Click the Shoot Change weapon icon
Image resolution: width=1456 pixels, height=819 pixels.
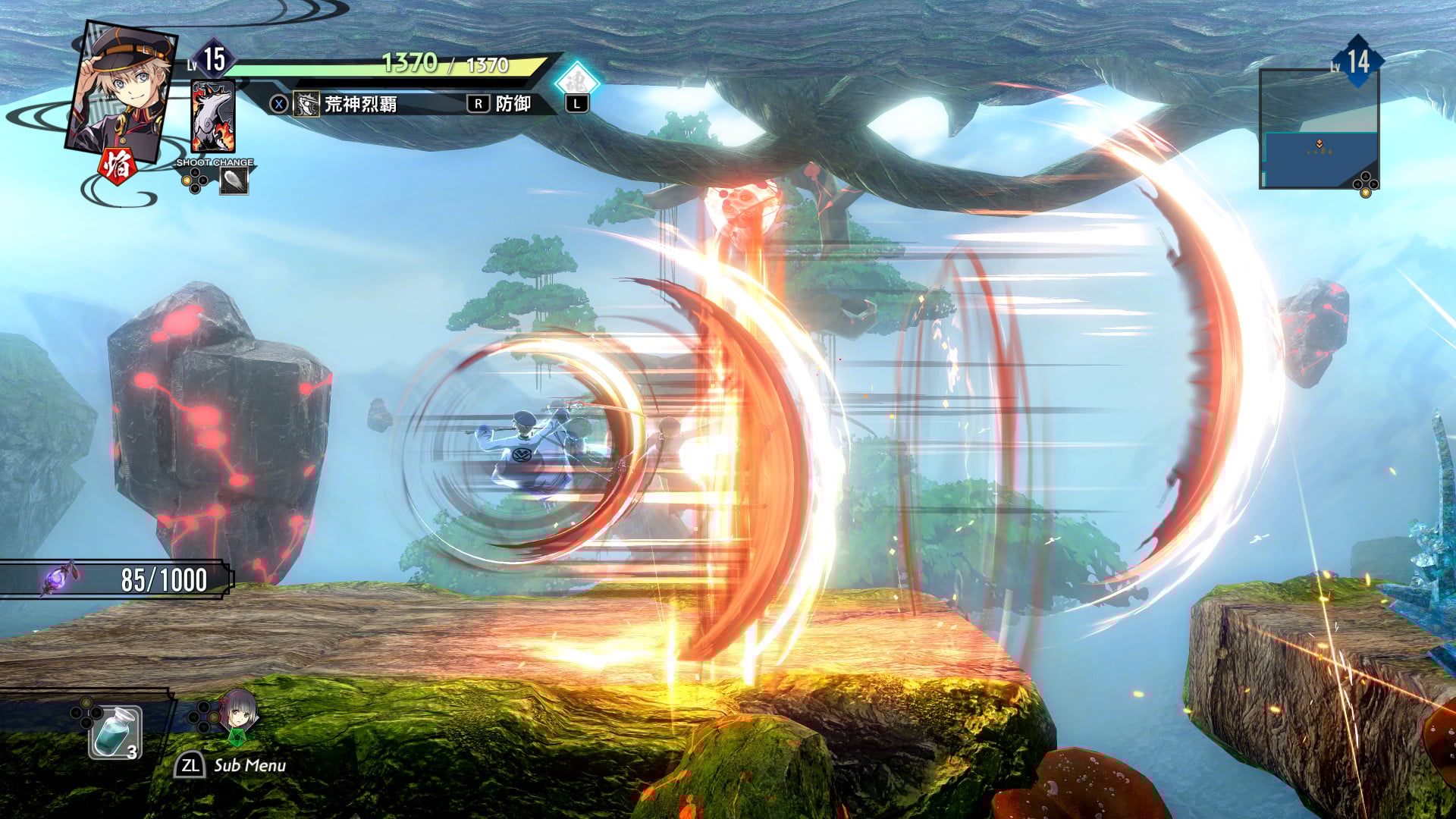[x=234, y=180]
